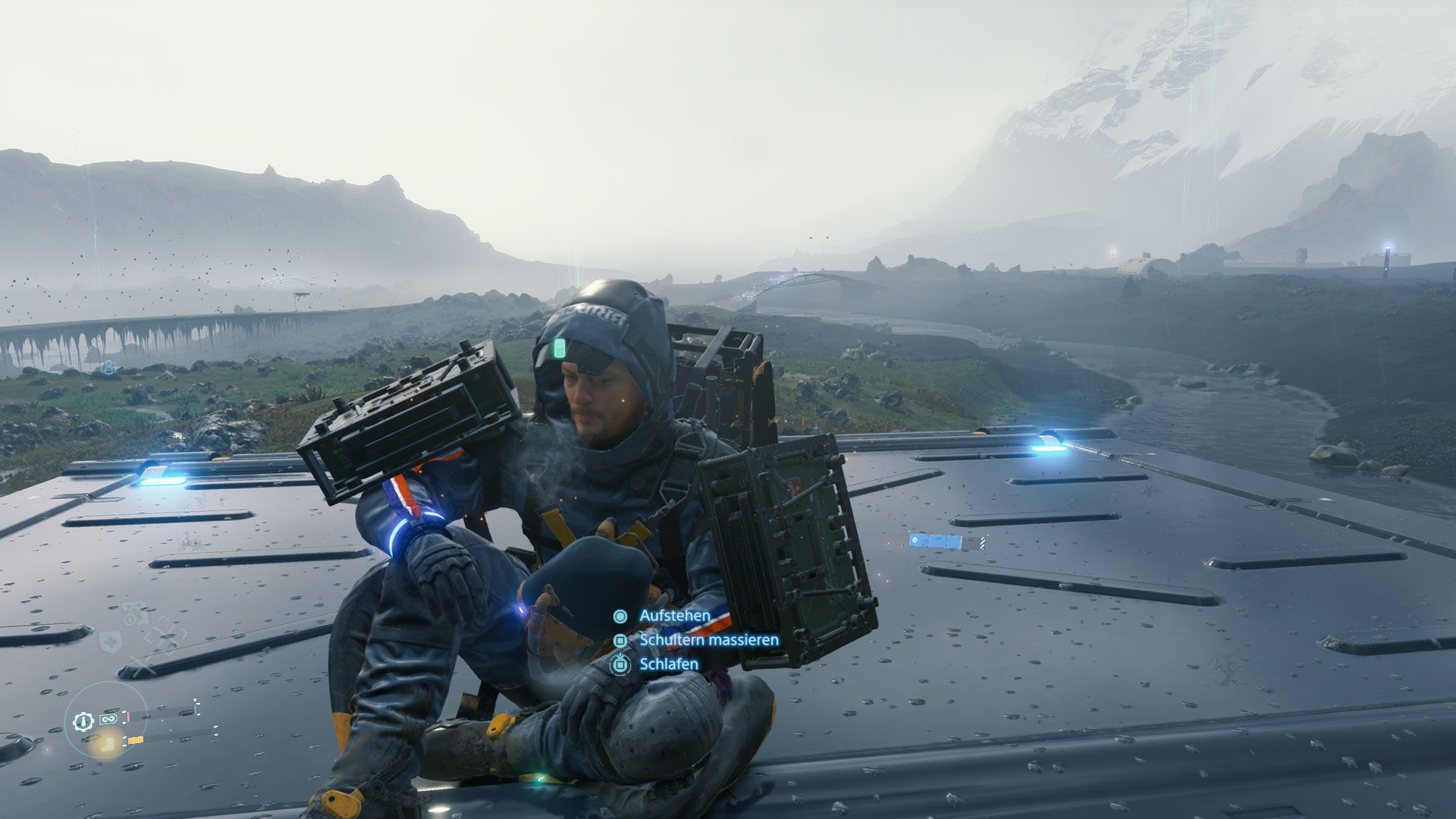Click the BB baby face icon

point(134,613)
